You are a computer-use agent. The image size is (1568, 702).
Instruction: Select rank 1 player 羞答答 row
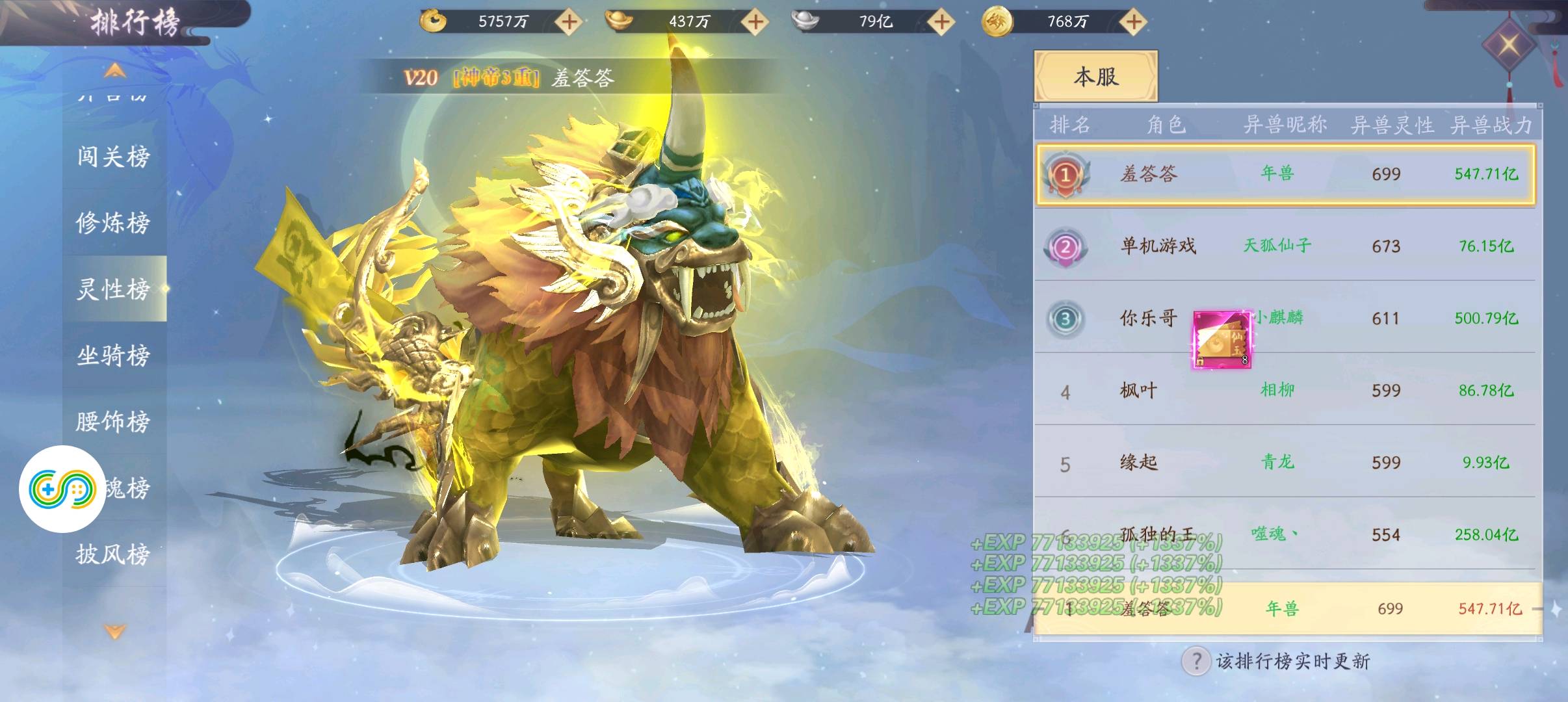coord(1285,174)
